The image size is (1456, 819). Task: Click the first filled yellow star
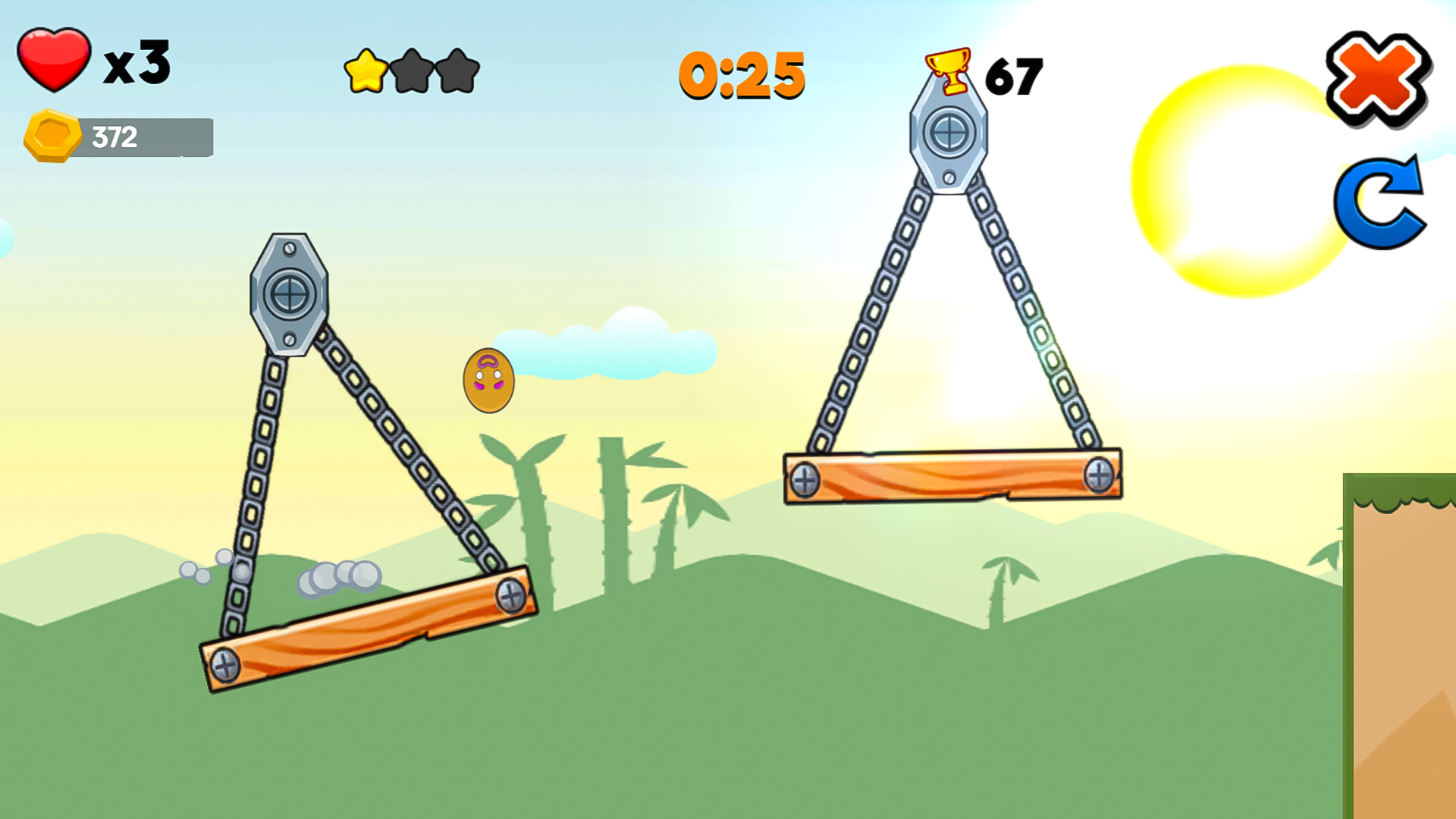pyautogui.click(x=366, y=72)
